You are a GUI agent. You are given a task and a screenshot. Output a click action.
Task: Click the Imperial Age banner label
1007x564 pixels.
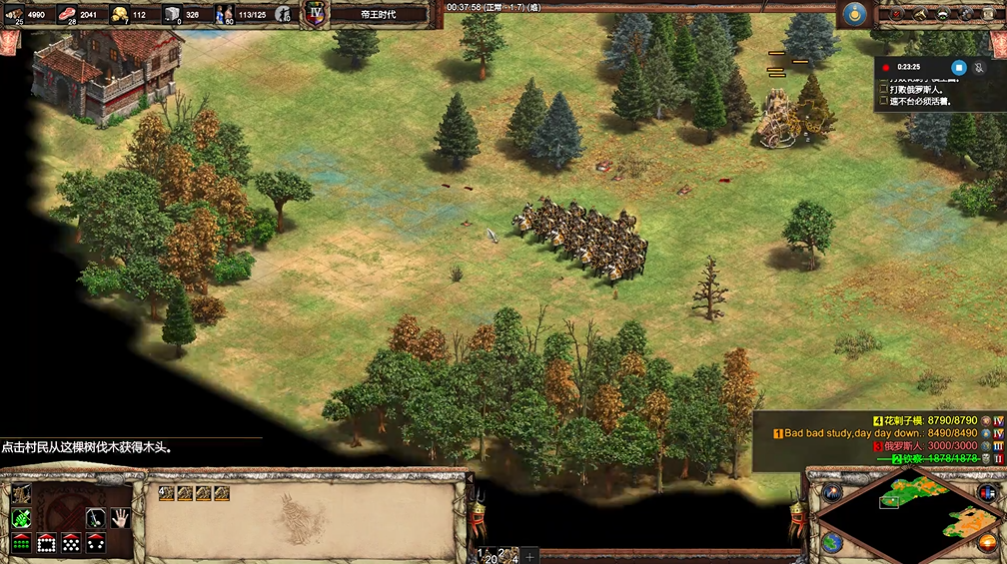pos(378,14)
